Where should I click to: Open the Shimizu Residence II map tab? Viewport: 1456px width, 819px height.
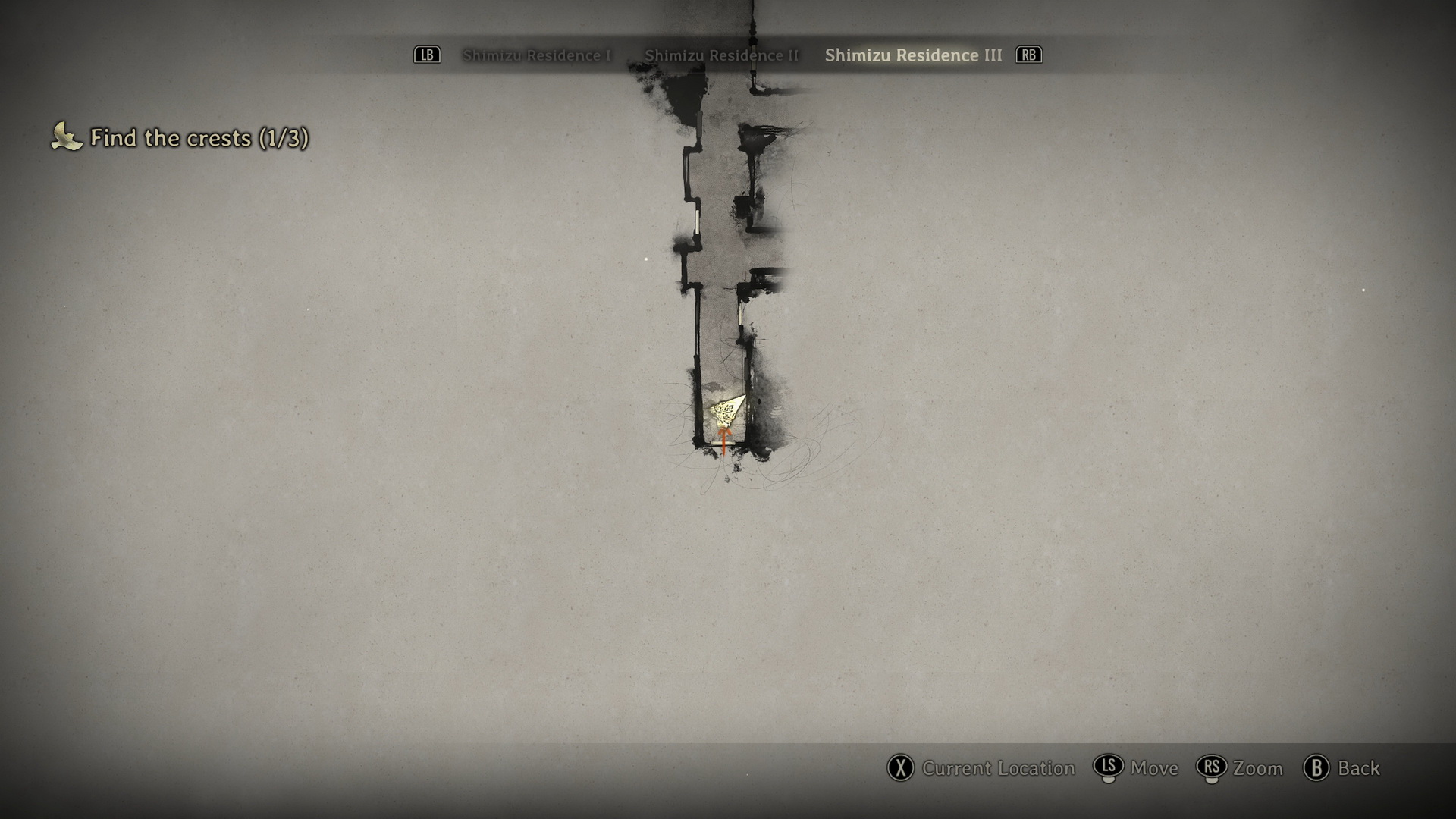click(x=721, y=55)
